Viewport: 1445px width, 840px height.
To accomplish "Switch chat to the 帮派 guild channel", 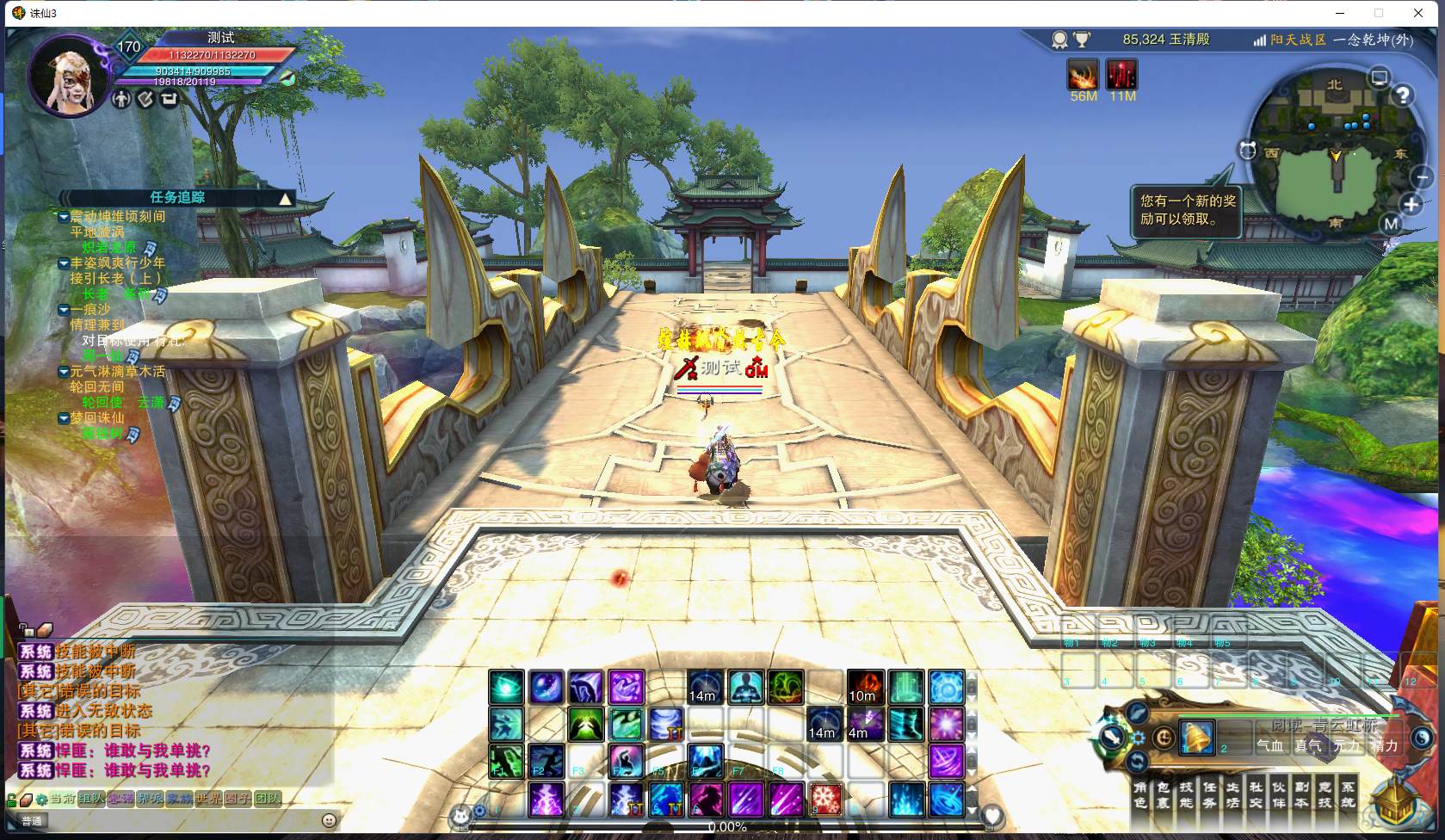I will 150,799.
